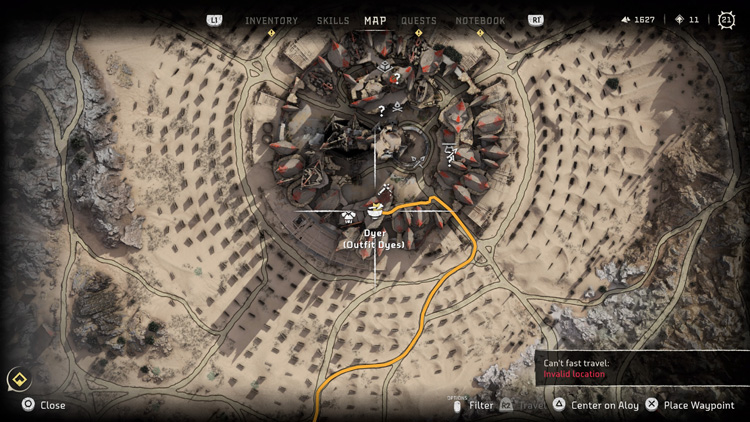Switch to the Inventory tab
This screenshot has height=422, width=750.
[271, 20]
